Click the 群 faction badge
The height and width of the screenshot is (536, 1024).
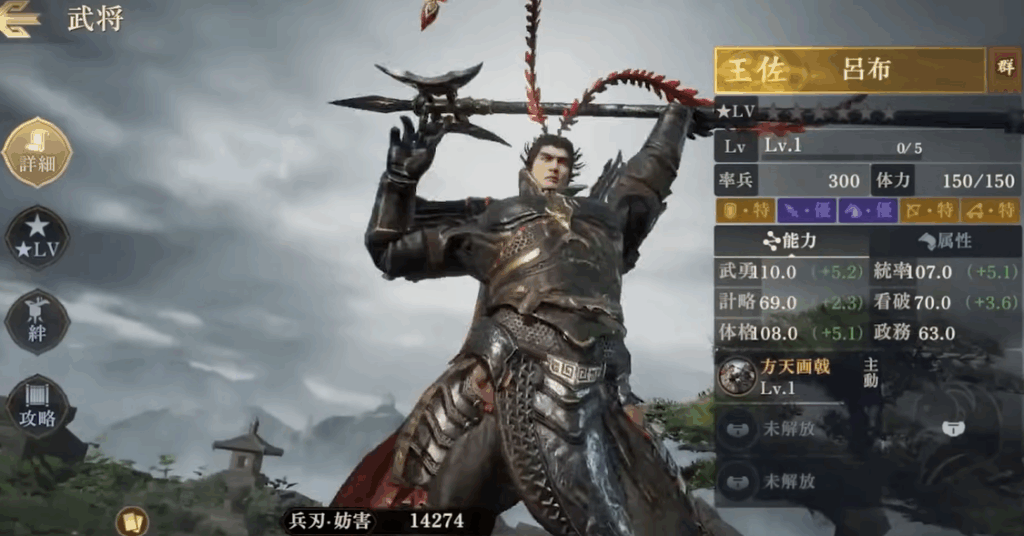pos(1003,70)
